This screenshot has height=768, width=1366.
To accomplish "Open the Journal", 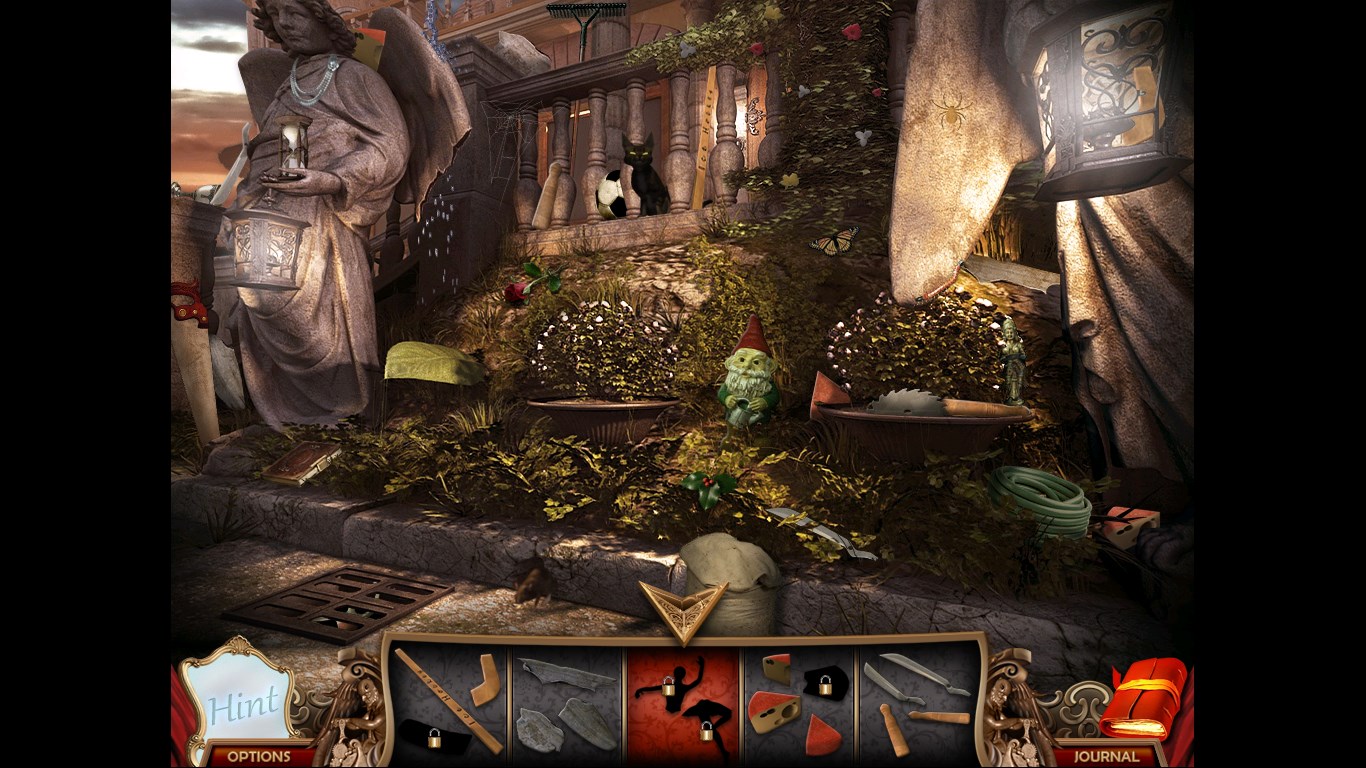I will [x=1105, y=756].
